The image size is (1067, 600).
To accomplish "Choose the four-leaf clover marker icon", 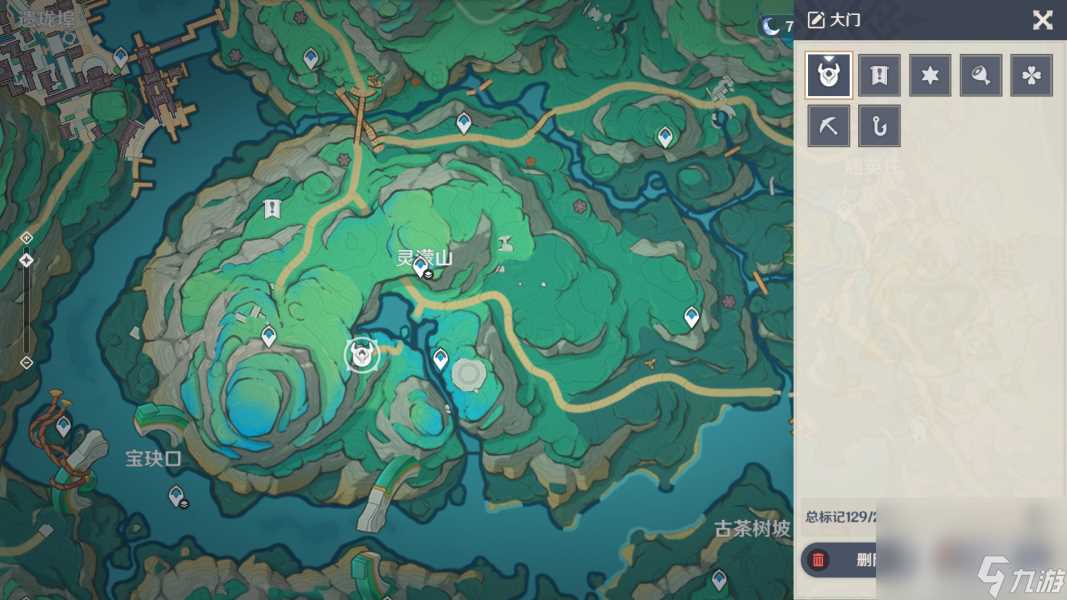I will click(x=1031, y=75).
